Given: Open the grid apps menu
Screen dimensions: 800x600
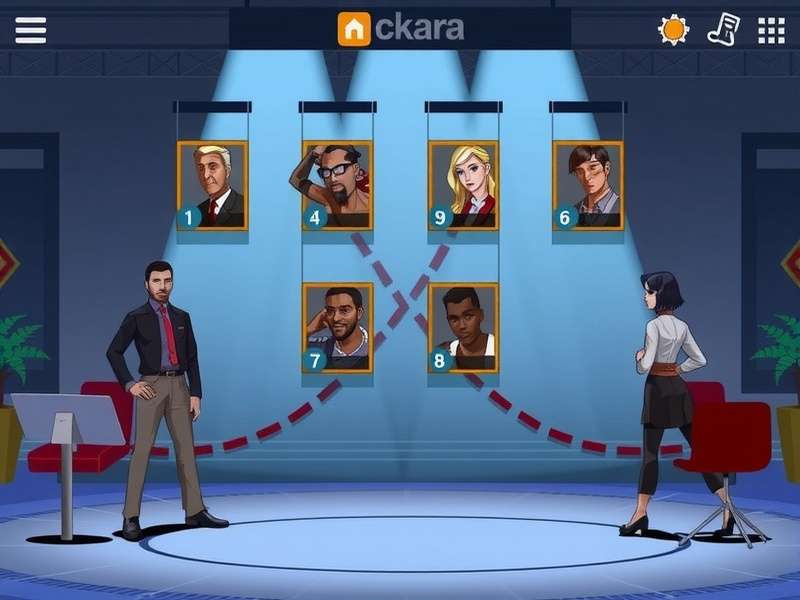Looking at the screenshot, I should pyautogui.click(x=771, y=30).
